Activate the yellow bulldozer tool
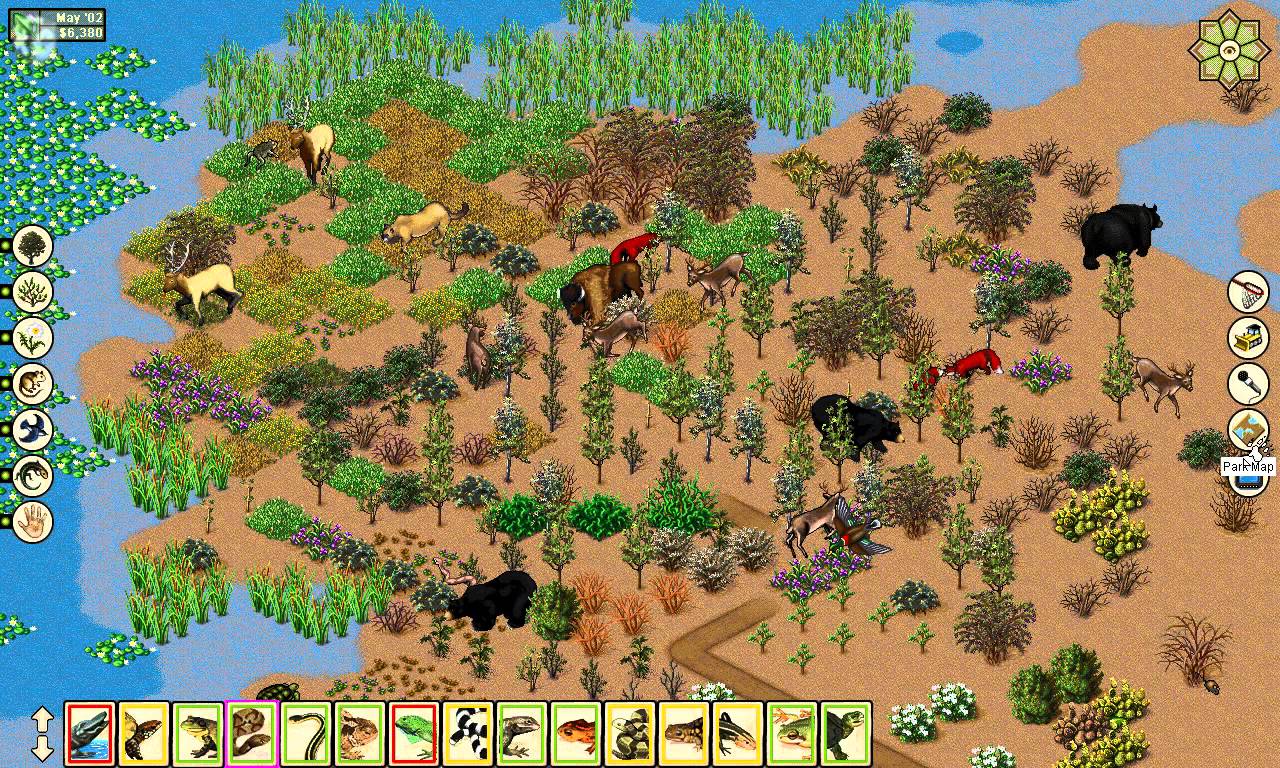The image size is (1280, 768). [1248, 338]
